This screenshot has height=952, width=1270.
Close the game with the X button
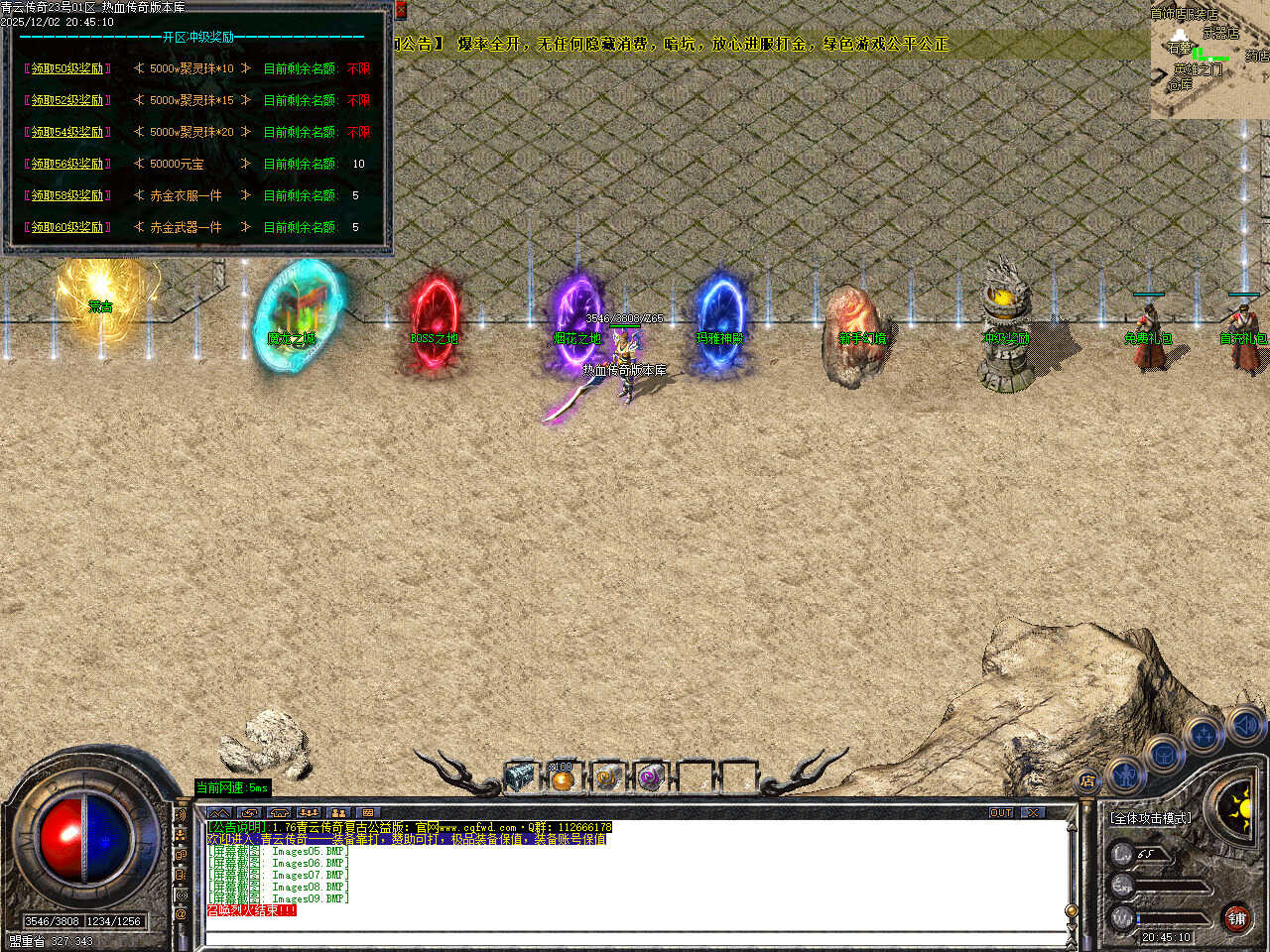click(x=1034, y=813)
